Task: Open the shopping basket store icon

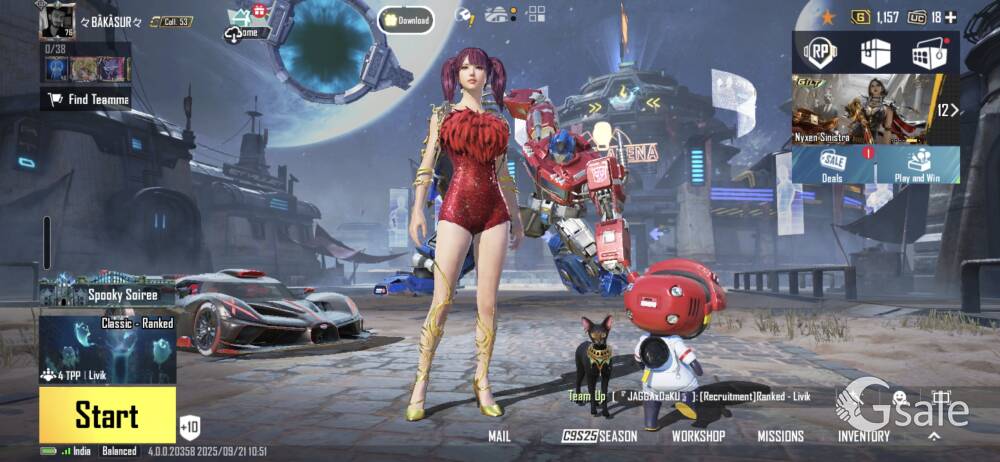Action: coord(930,53)
